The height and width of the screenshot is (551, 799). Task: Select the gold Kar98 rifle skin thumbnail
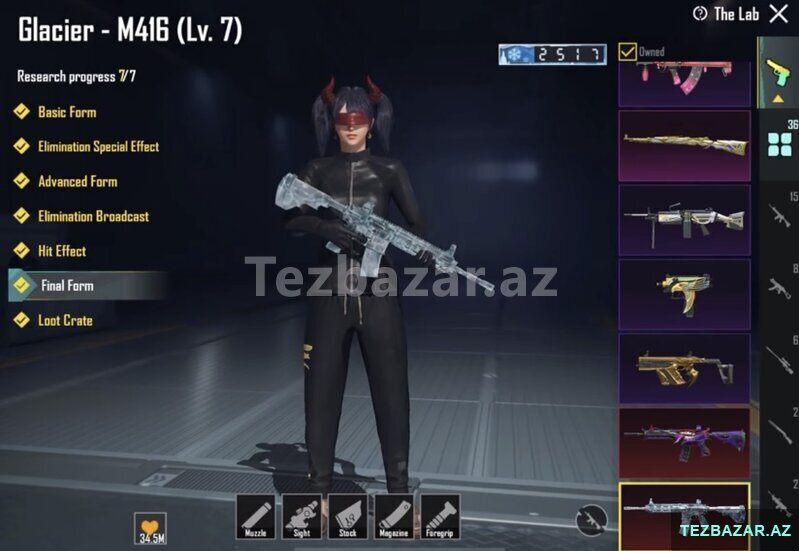click(x=684, y=145)
